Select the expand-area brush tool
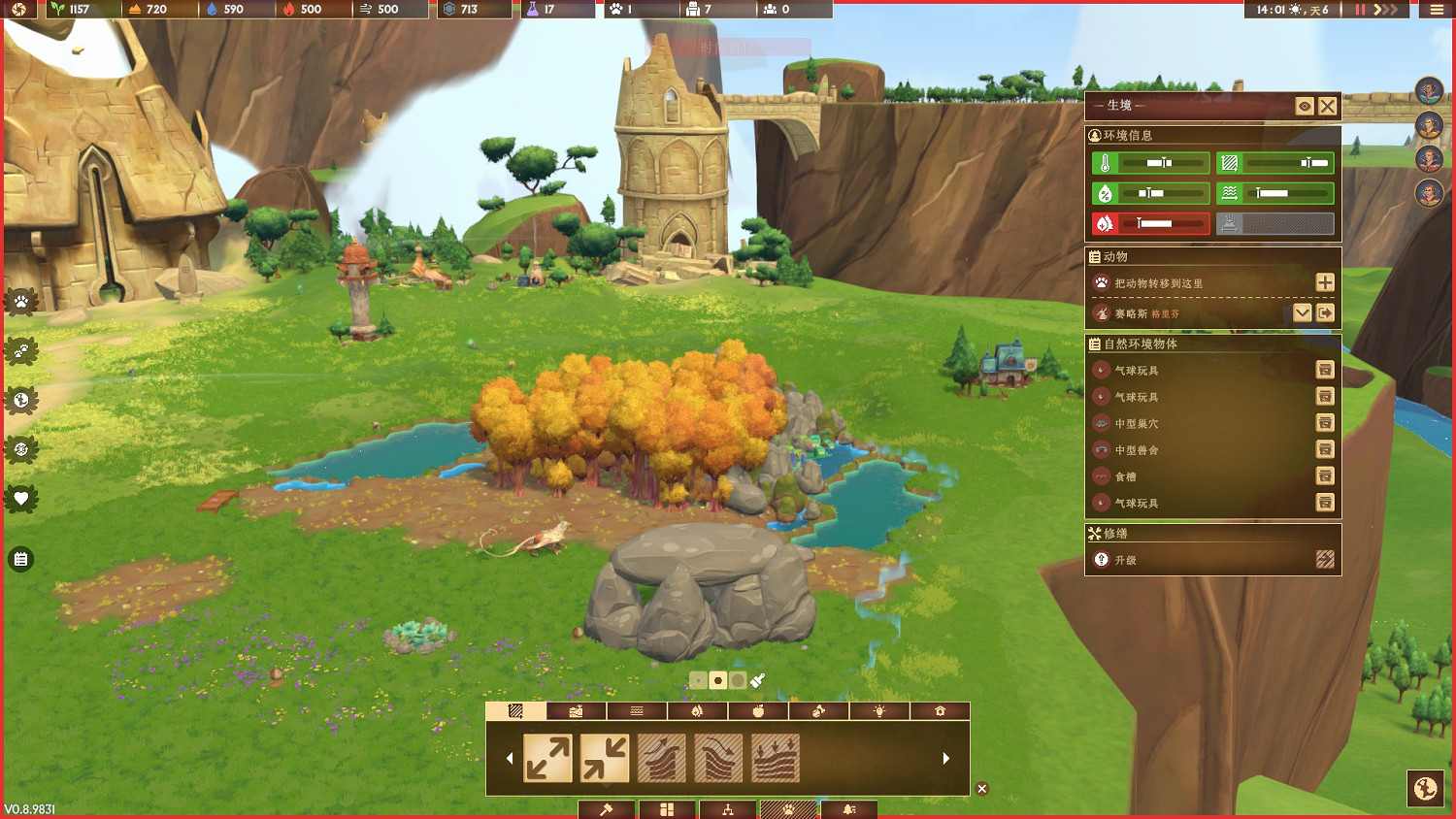 pyautogui.click(x=548, y=757)
